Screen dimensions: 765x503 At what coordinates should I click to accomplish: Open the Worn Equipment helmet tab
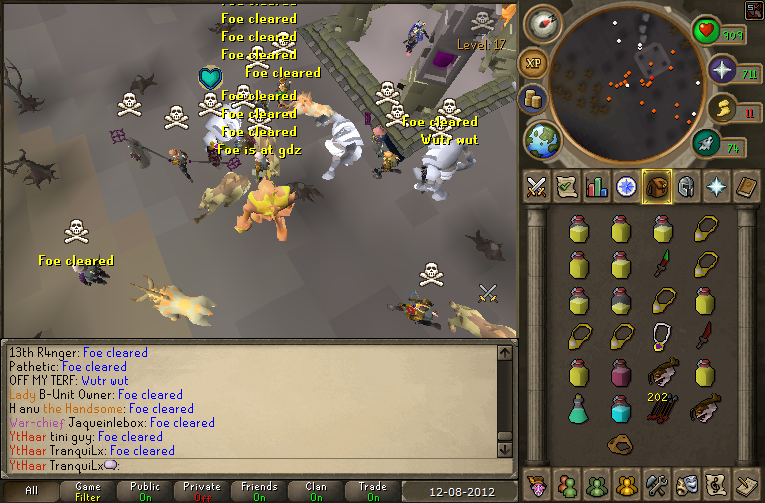click(687, 187)
